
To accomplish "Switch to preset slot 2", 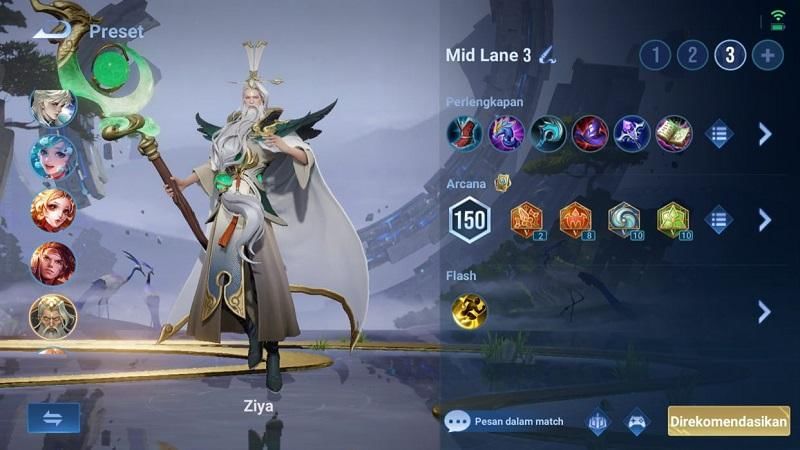I will coord(692,55).
